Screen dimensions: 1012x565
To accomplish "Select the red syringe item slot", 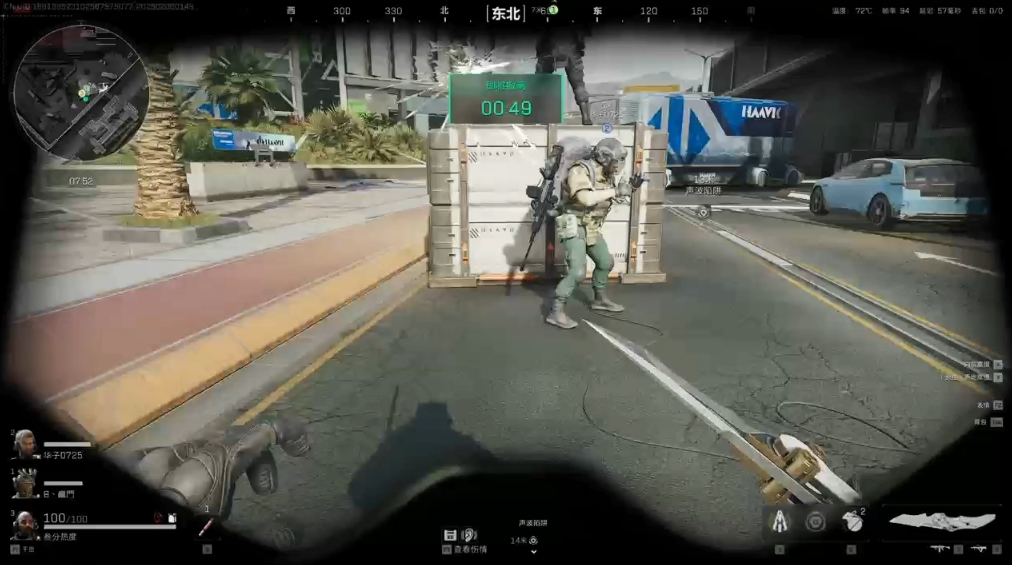I will click(206, 524).
